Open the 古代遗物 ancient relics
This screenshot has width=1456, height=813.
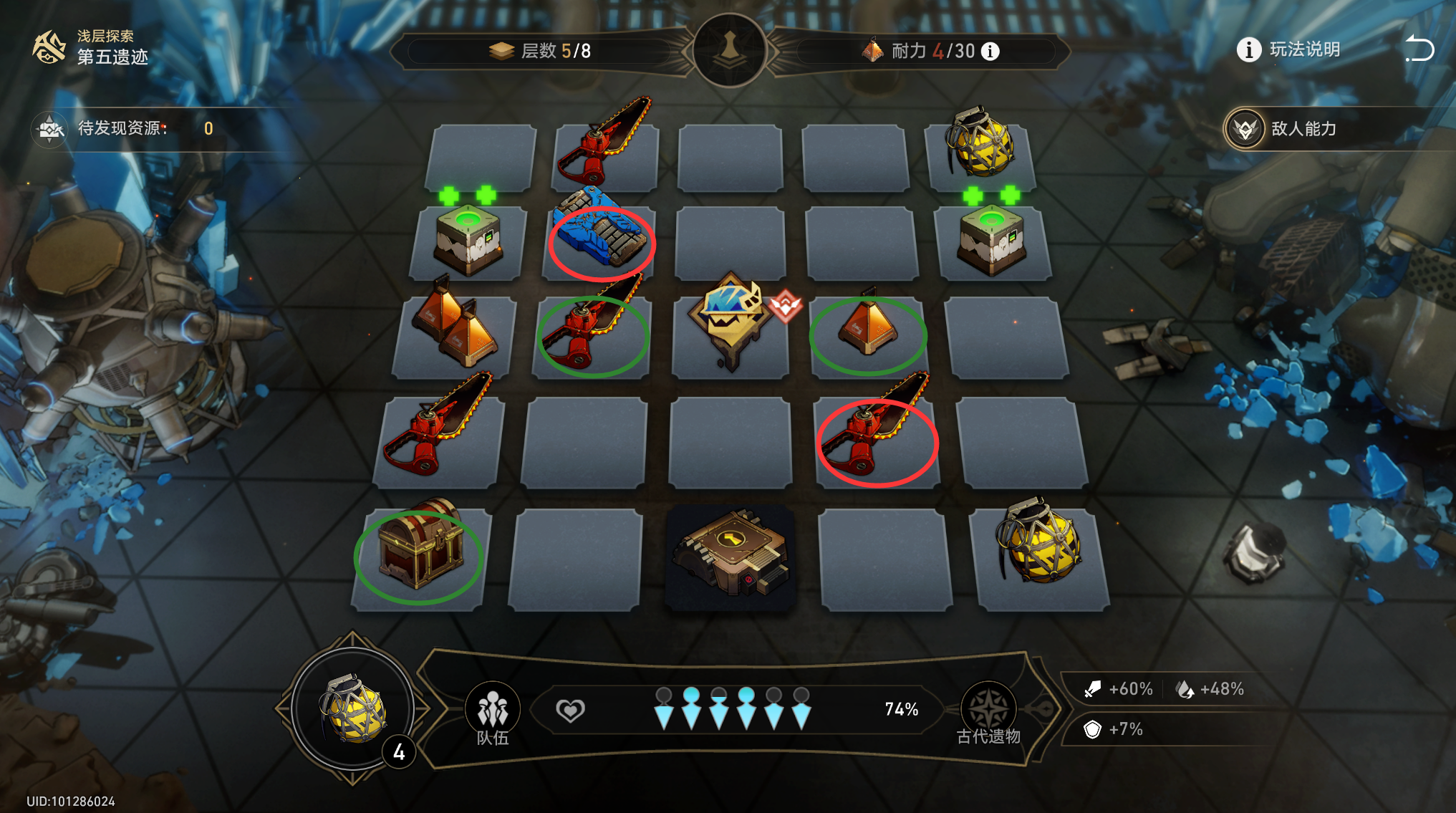[x=988, y=713]
